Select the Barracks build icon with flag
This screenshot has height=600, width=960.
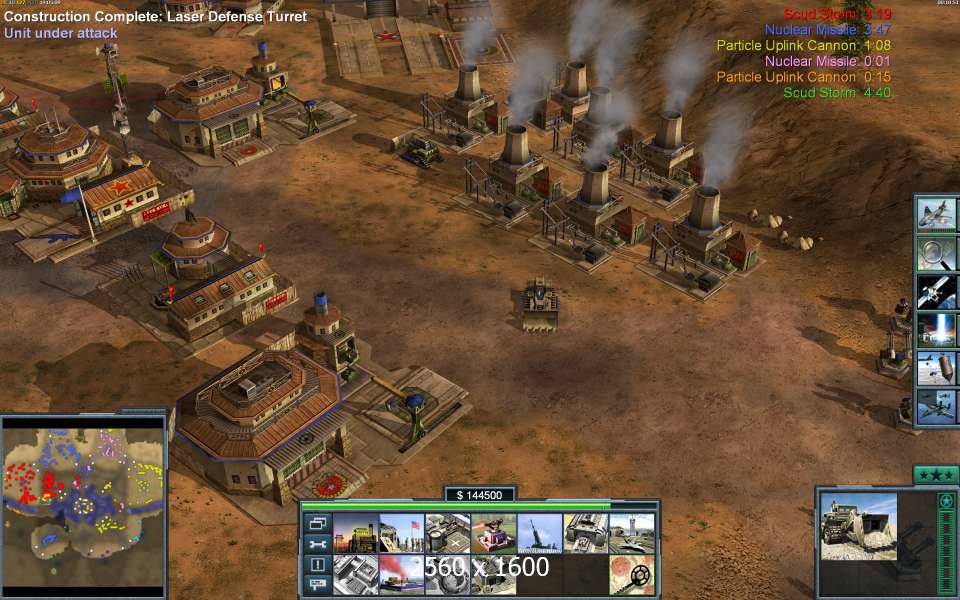point(401,533)
